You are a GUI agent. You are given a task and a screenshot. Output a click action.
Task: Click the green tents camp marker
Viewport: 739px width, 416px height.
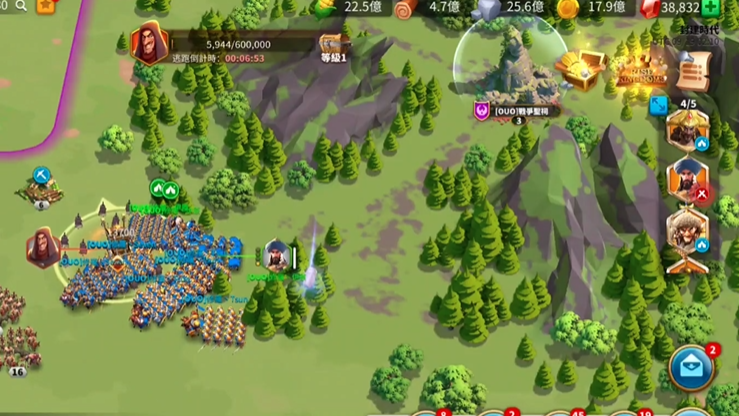163,188
